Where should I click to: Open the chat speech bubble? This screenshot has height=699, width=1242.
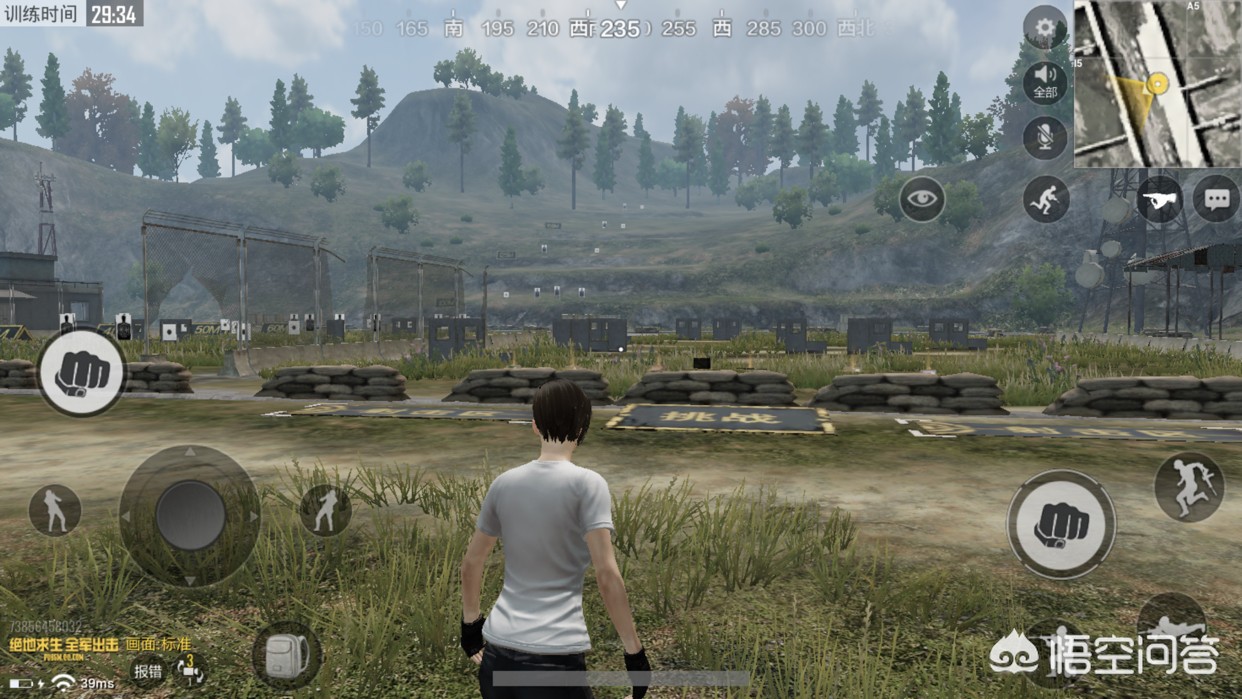tap(1216, 199)
